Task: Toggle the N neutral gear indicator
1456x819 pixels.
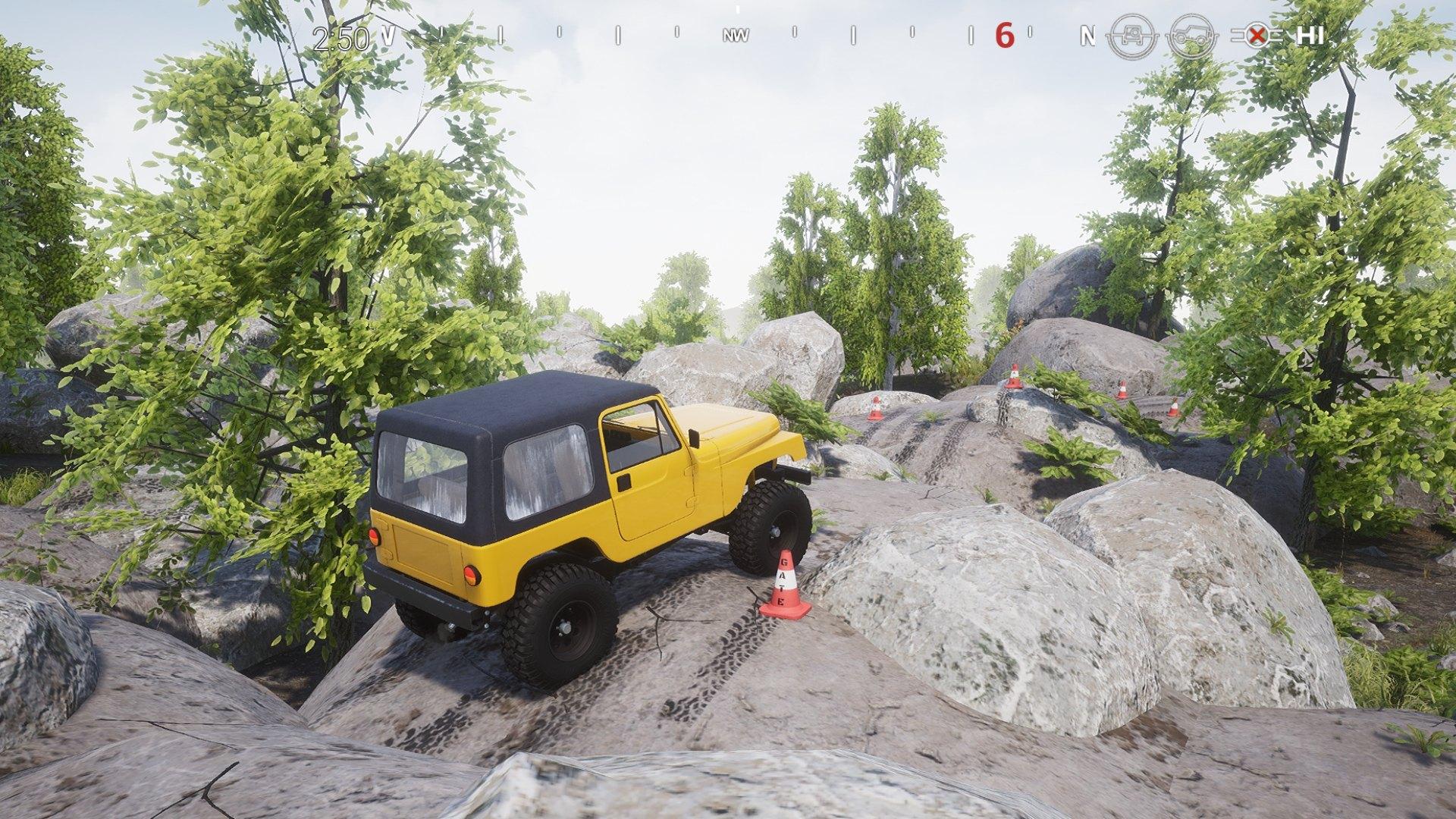Action: pyautogui.click(x=1087, y=35)
